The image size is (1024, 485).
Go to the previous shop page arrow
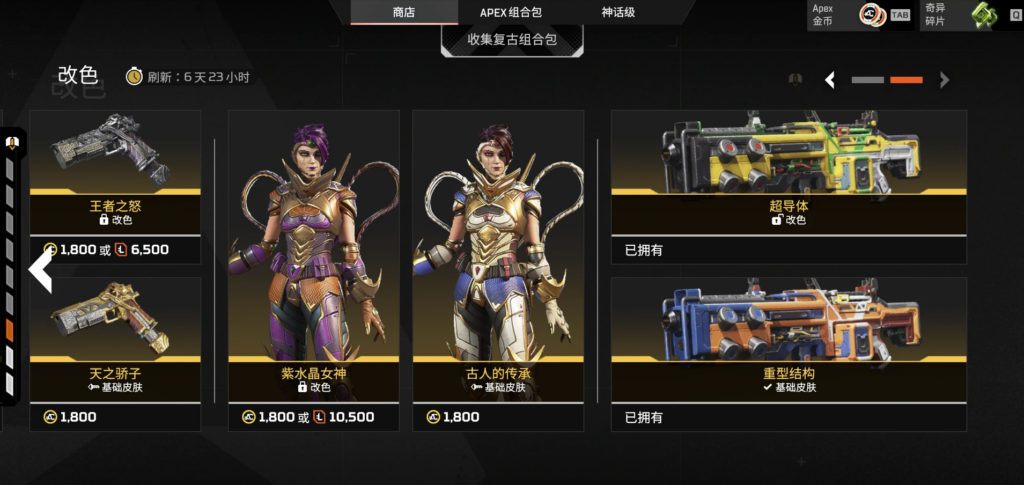[x=830, y=80]
